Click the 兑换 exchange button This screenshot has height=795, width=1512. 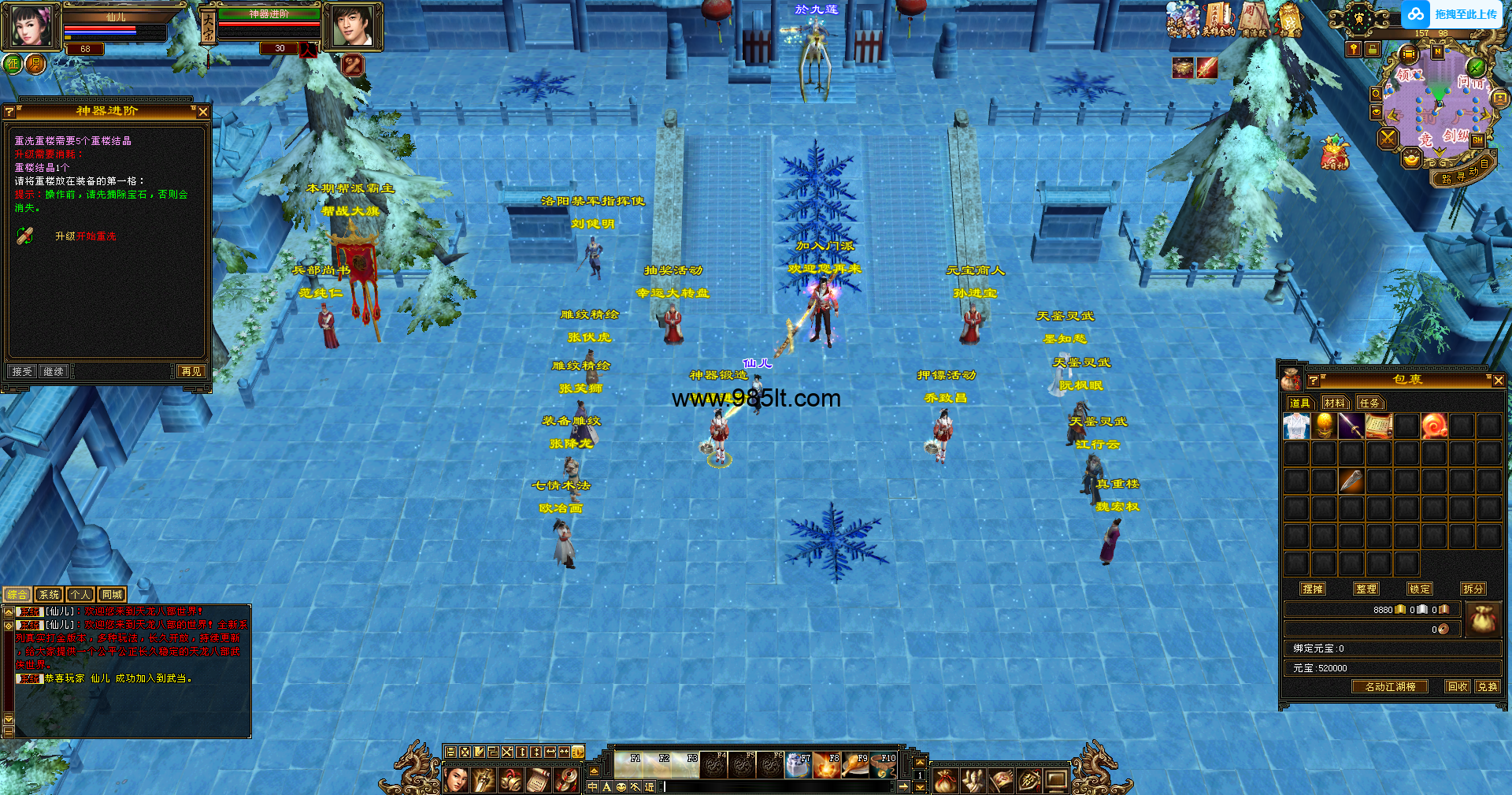coord(1487,686)
